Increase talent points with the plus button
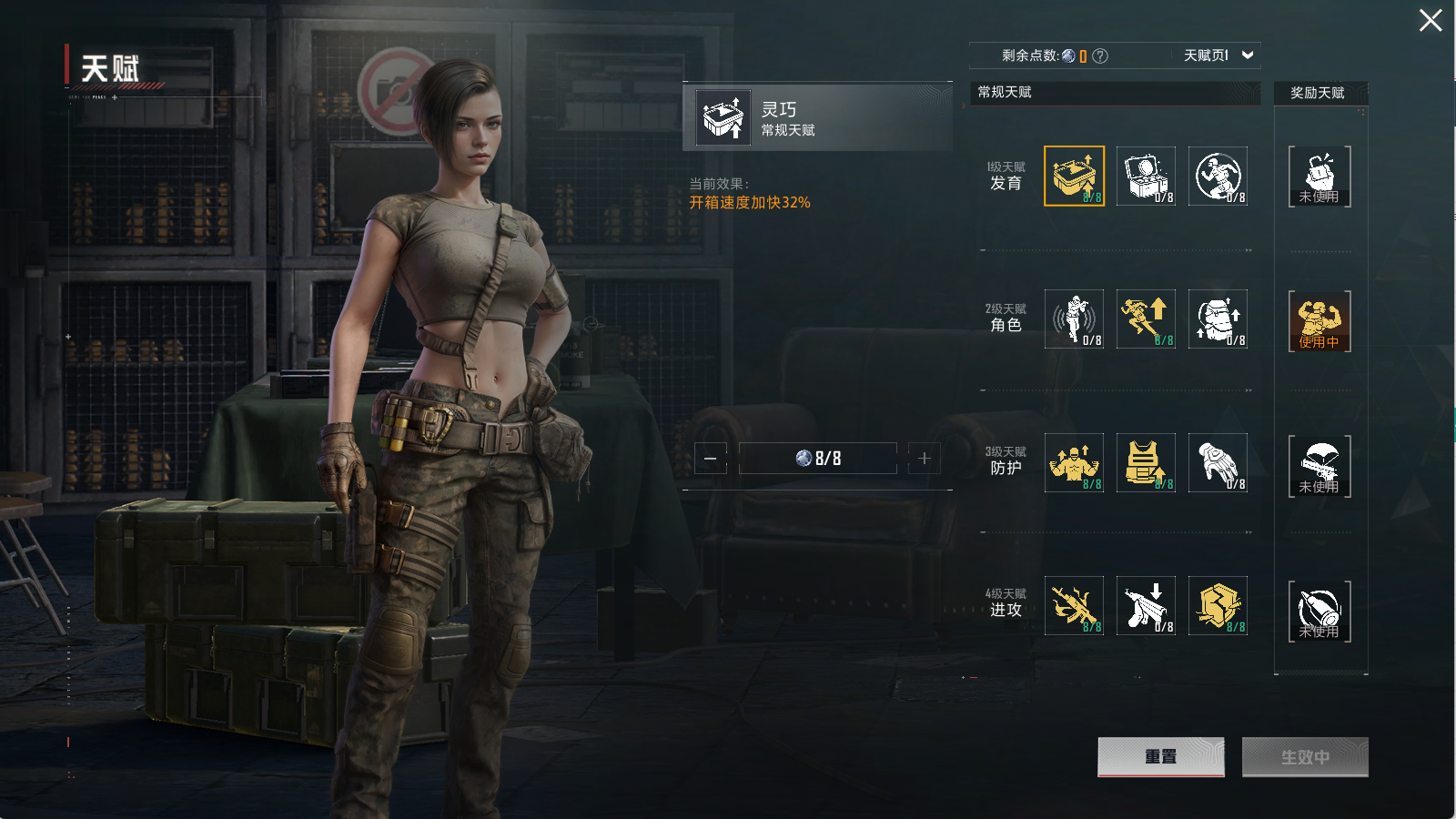The width and height of the screenshot is (1456, 819). 924,459
